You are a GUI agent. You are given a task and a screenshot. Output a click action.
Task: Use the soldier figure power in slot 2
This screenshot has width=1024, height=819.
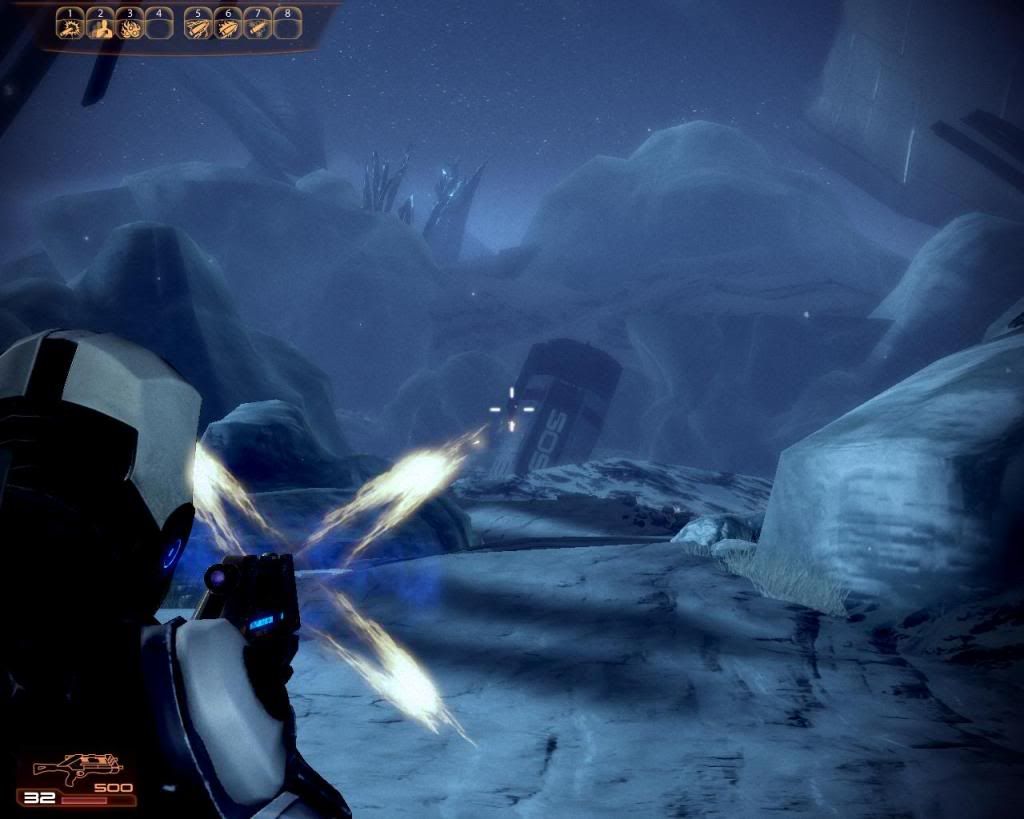click(100, 28)
